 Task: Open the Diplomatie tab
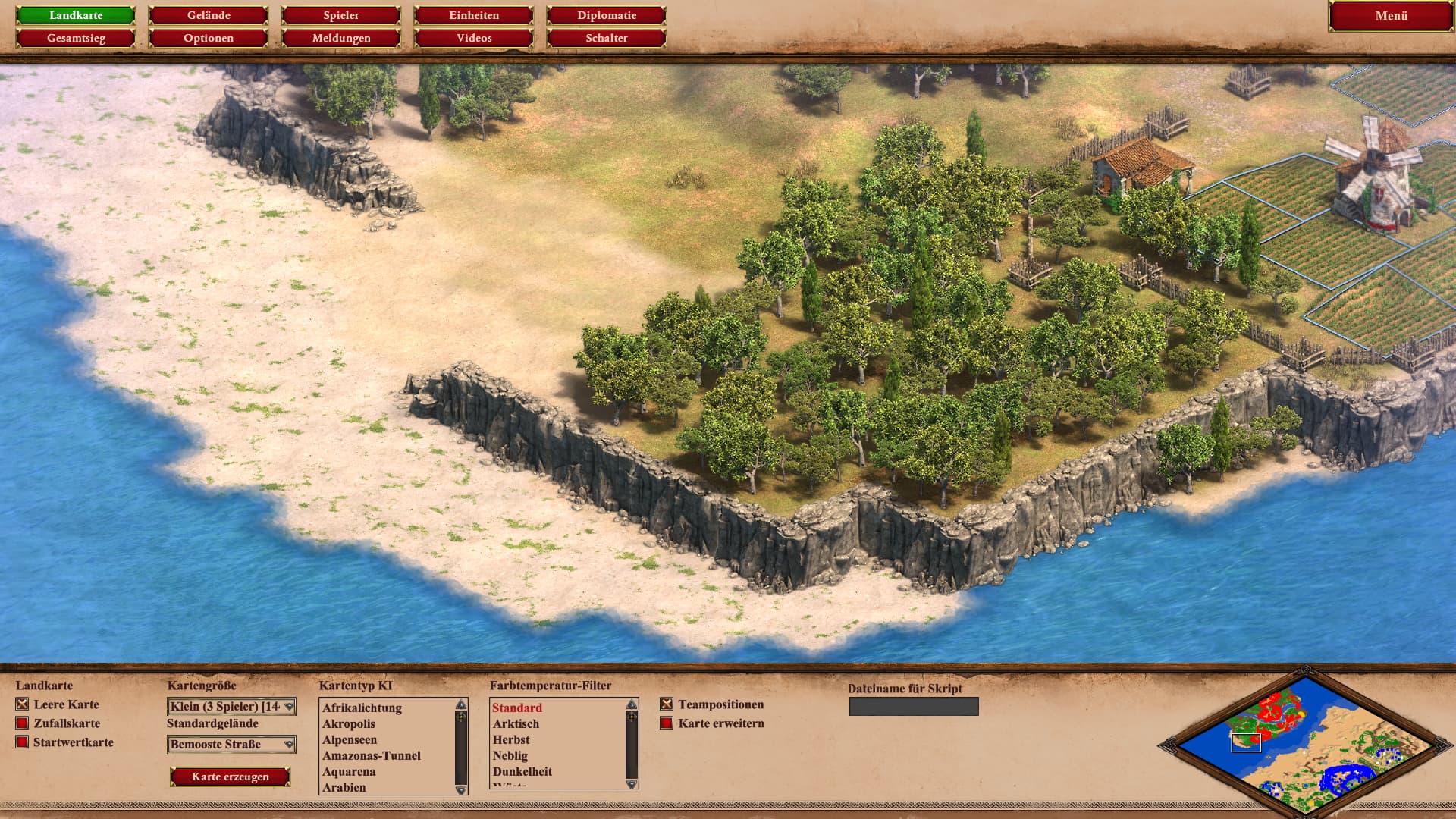[x=607, y=15]
